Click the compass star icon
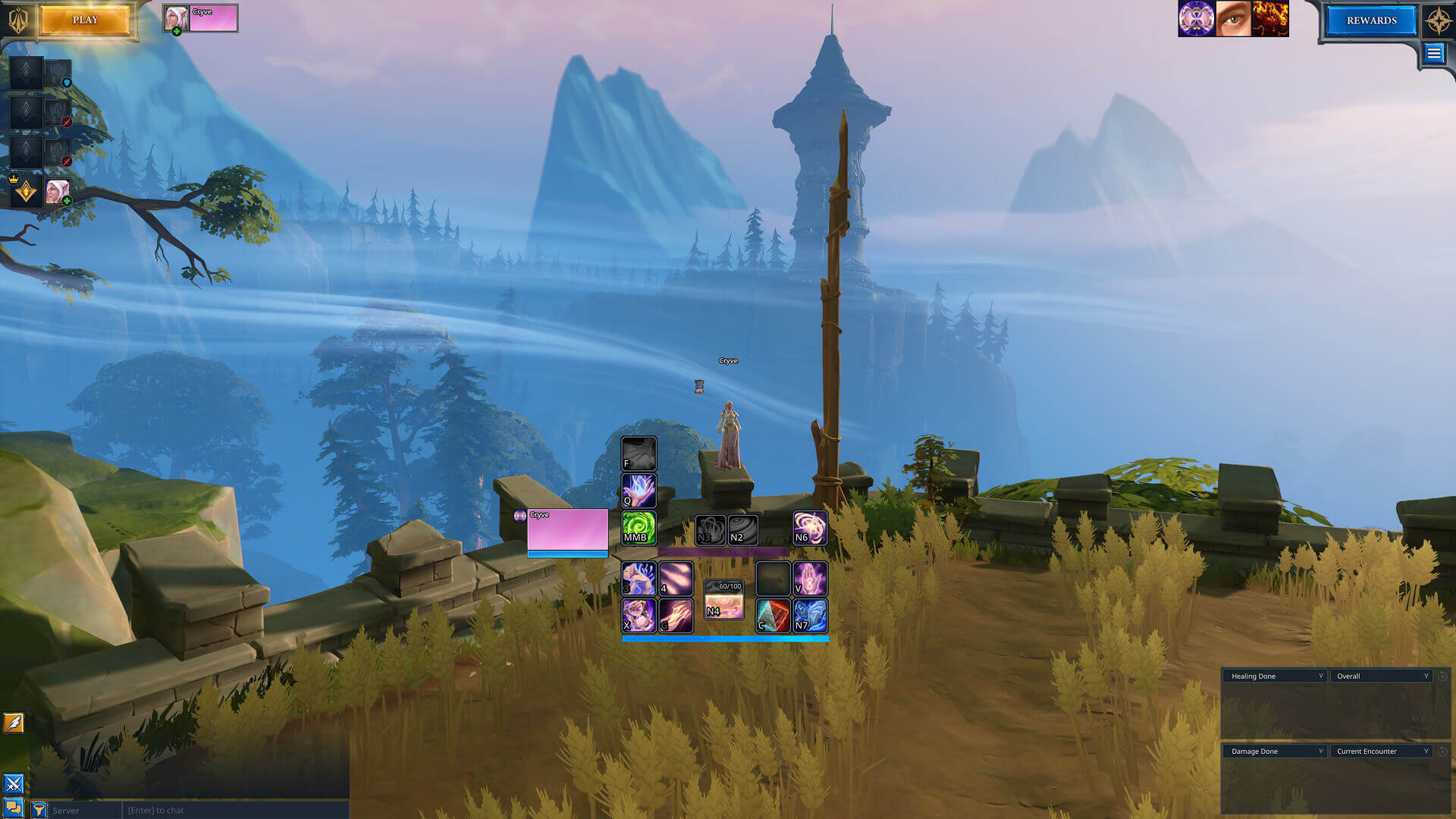The width and height of the screenshot is (1456, 819). point(1439,20)
